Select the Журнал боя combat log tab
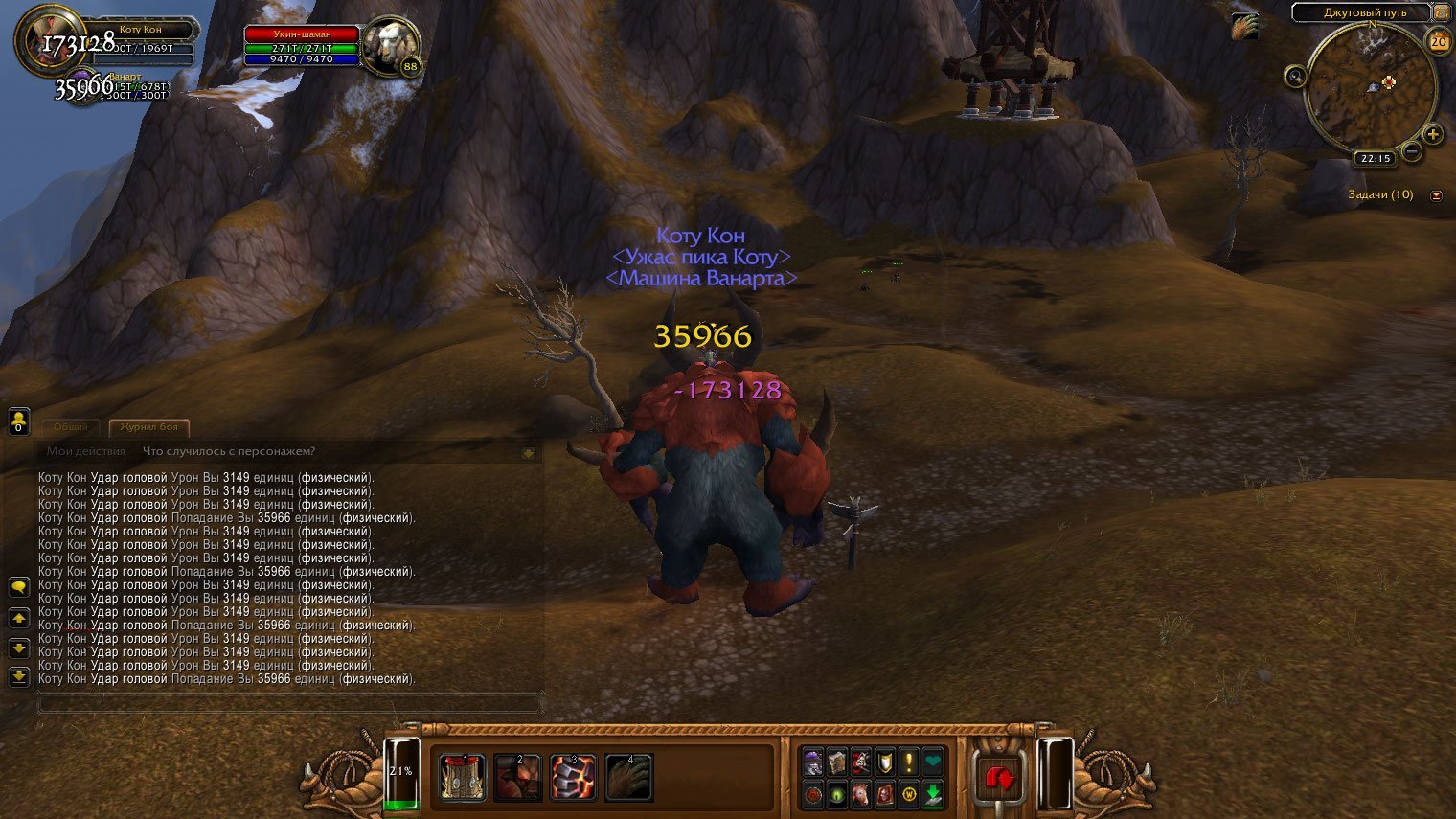This screenshot has width=1456, height=819. pos(148,427)
